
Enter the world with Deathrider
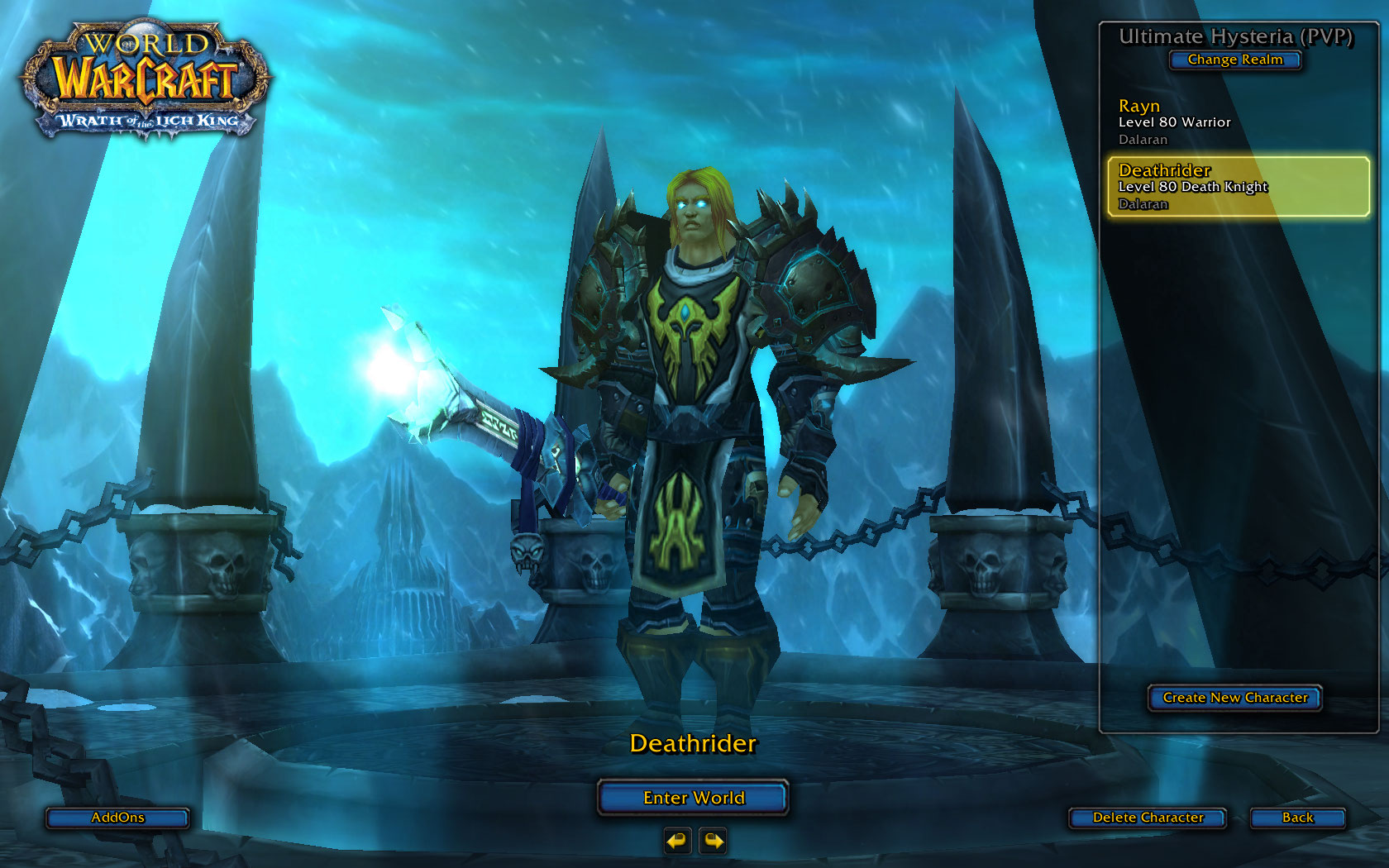coord(693,798)
